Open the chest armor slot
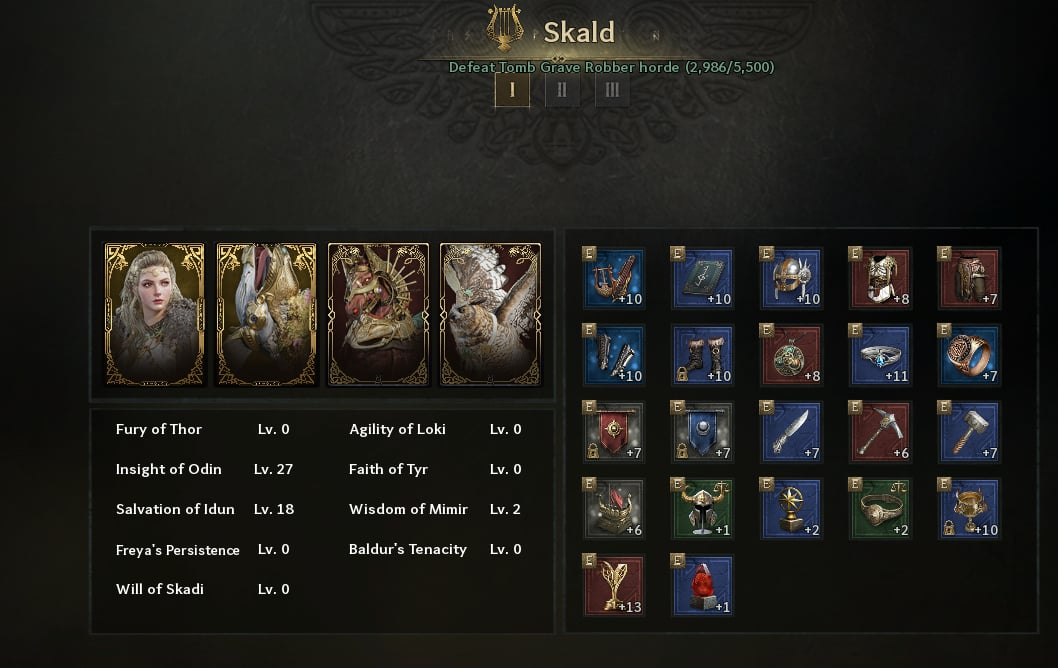The image size is (1058, 668). pos(880,278)
